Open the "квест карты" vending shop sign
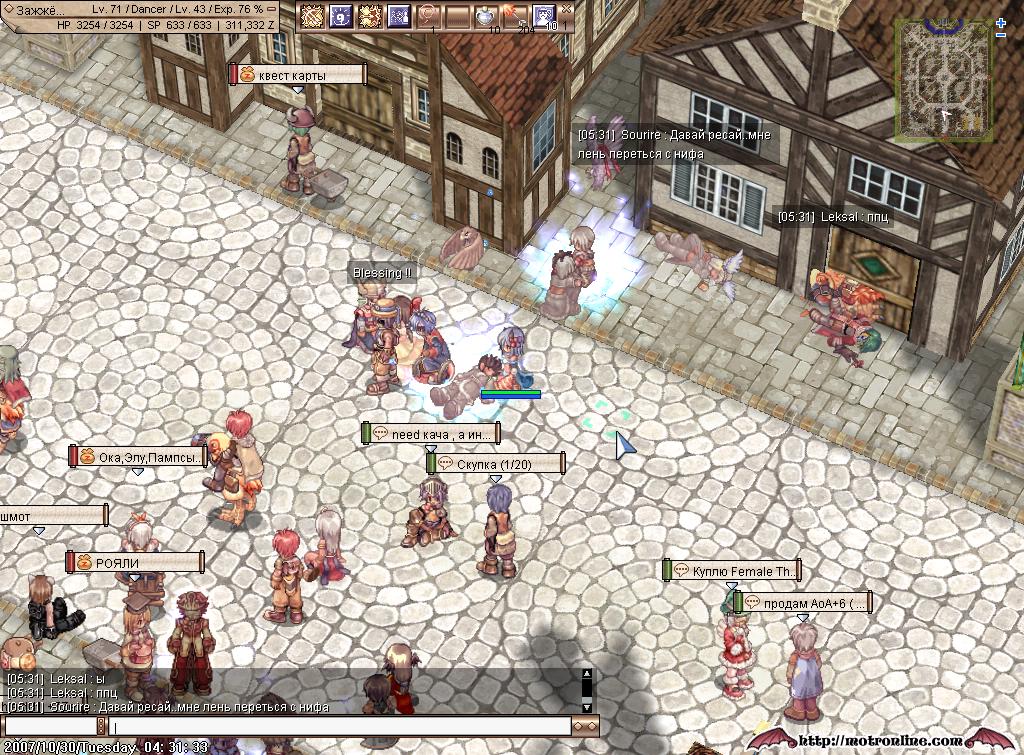 [x=298, y=75]
